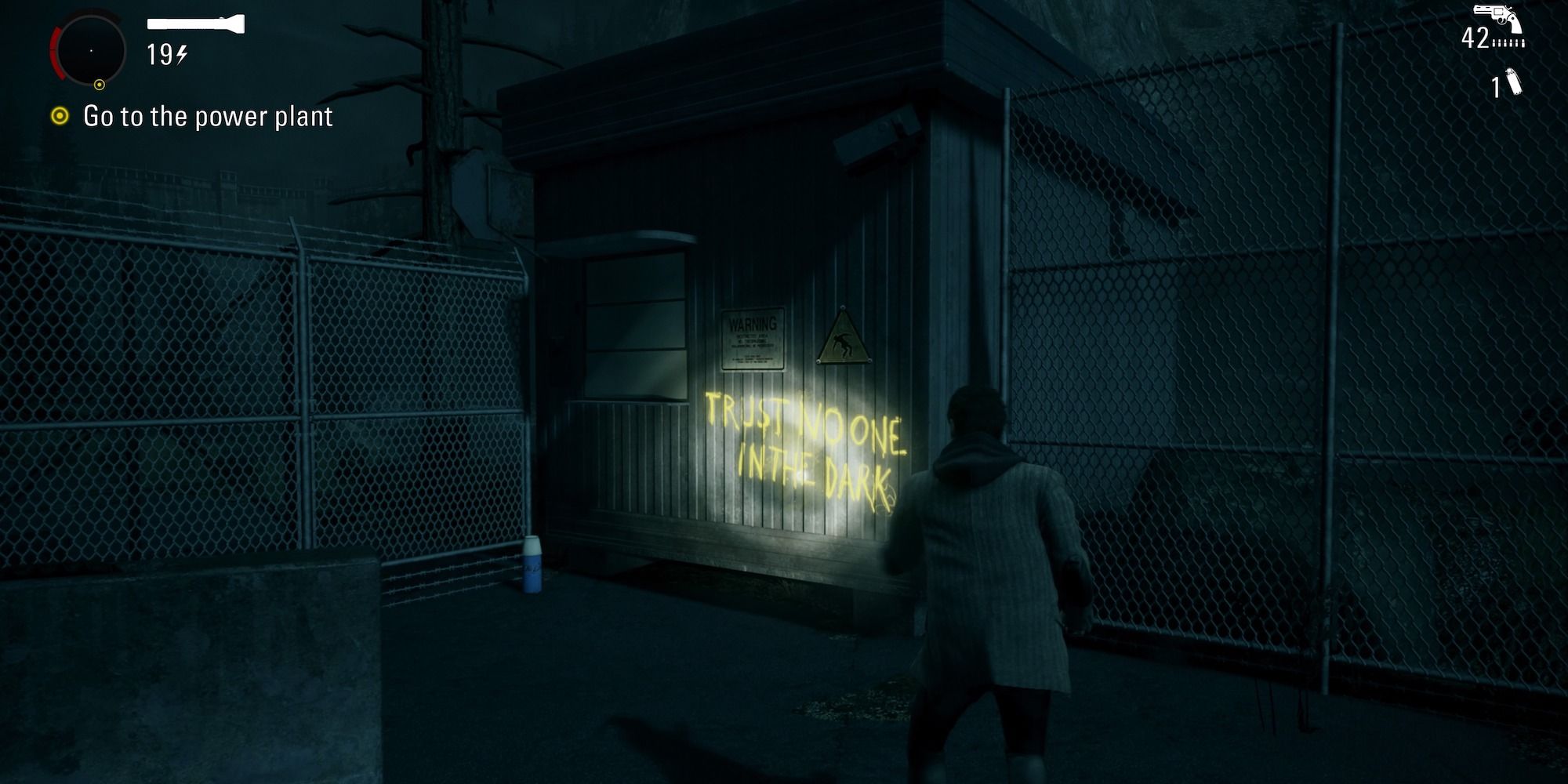The image size is (1568, 784).
Task: Select the 'Go to the power plant' objective
Action: pyautogui.click(x=208, y=117)
